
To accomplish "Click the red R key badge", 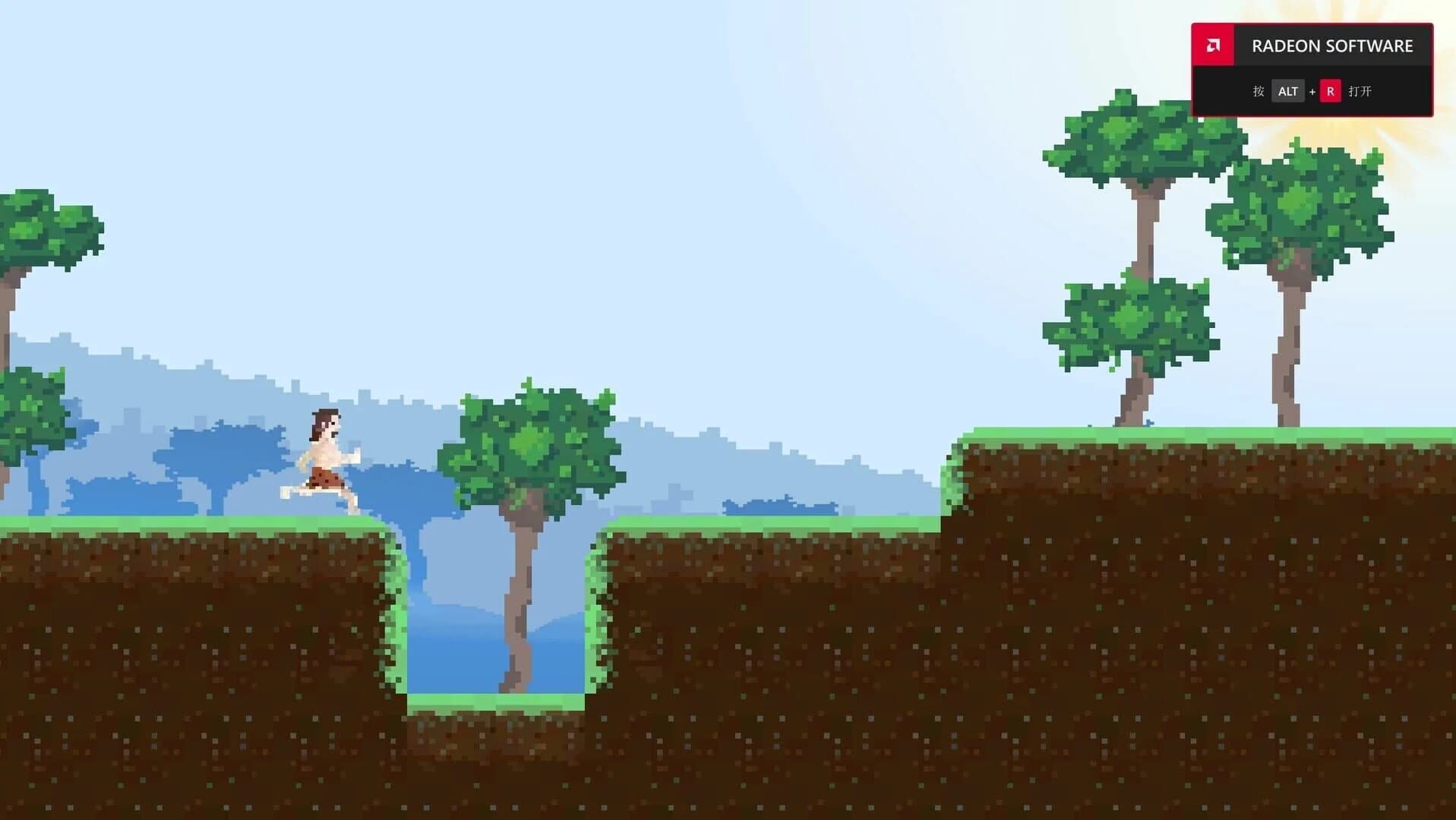I will pos(1329,91).
